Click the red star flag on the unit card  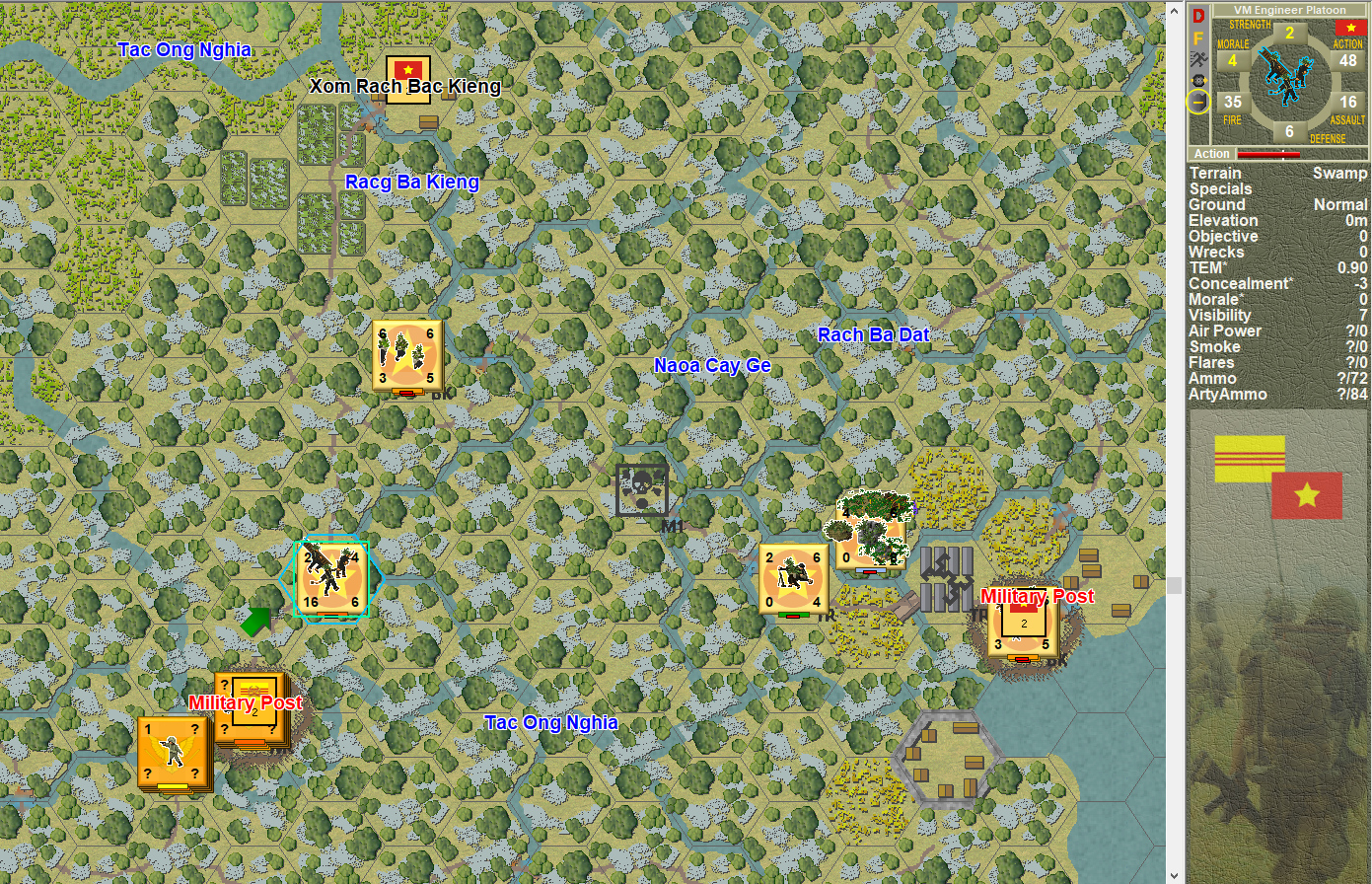pos(1351,28)
